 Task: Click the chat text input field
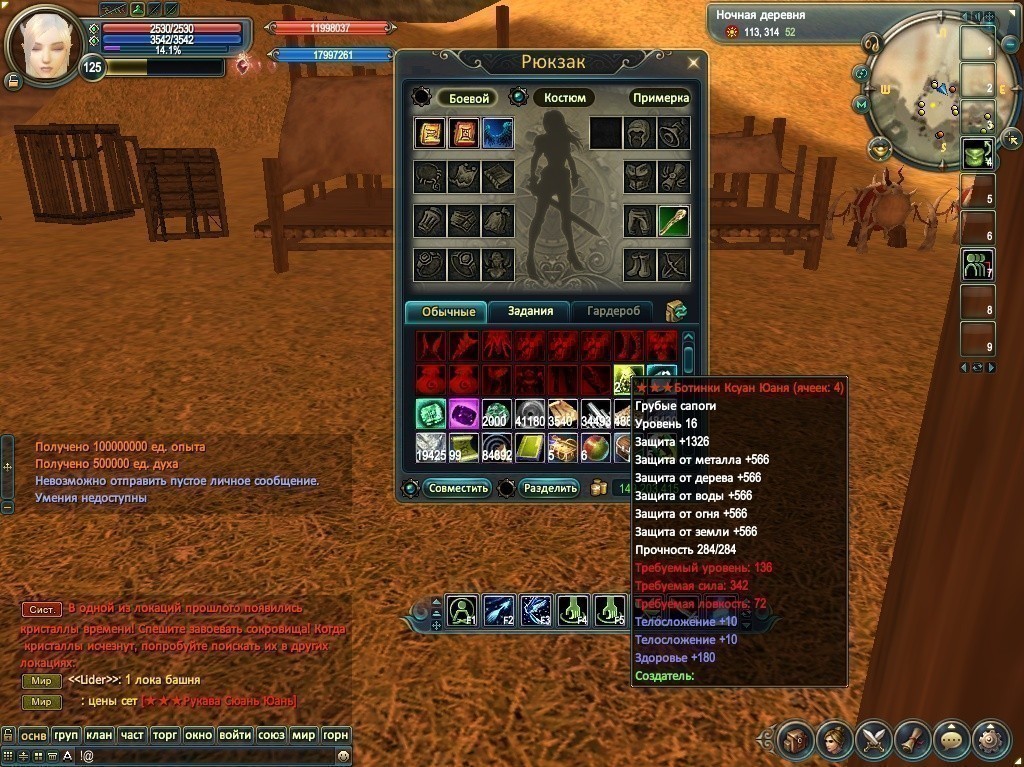[x=200, y=756]
